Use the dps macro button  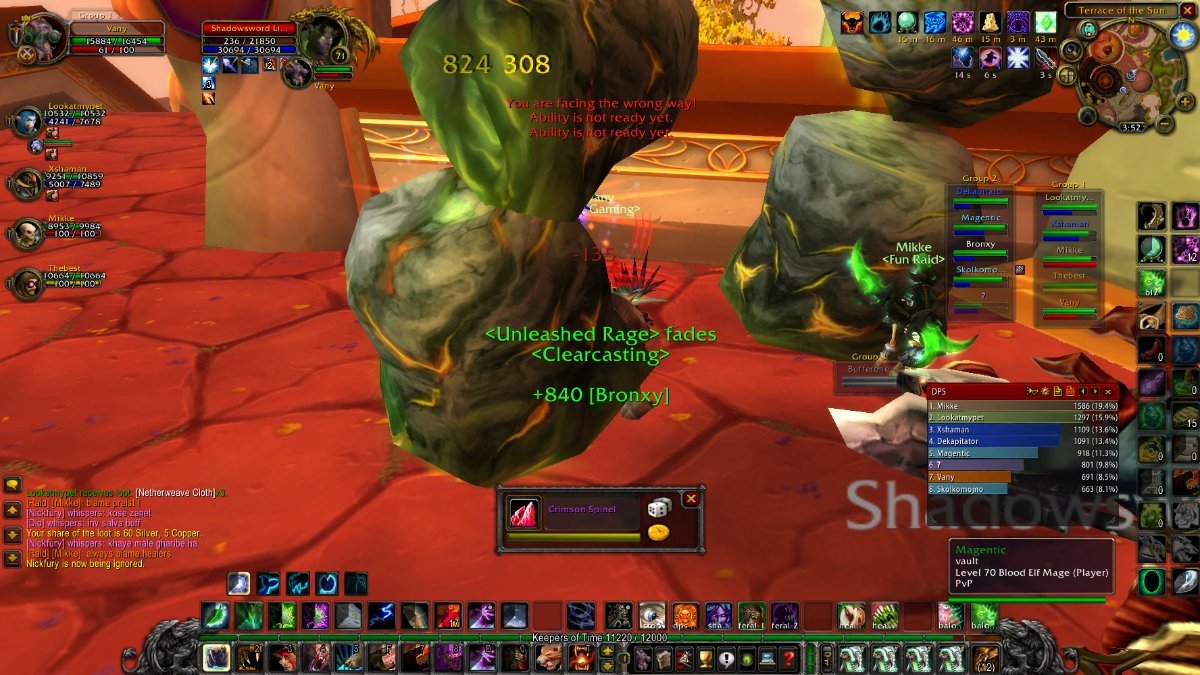pyautogui.click(x=685, y=614)
